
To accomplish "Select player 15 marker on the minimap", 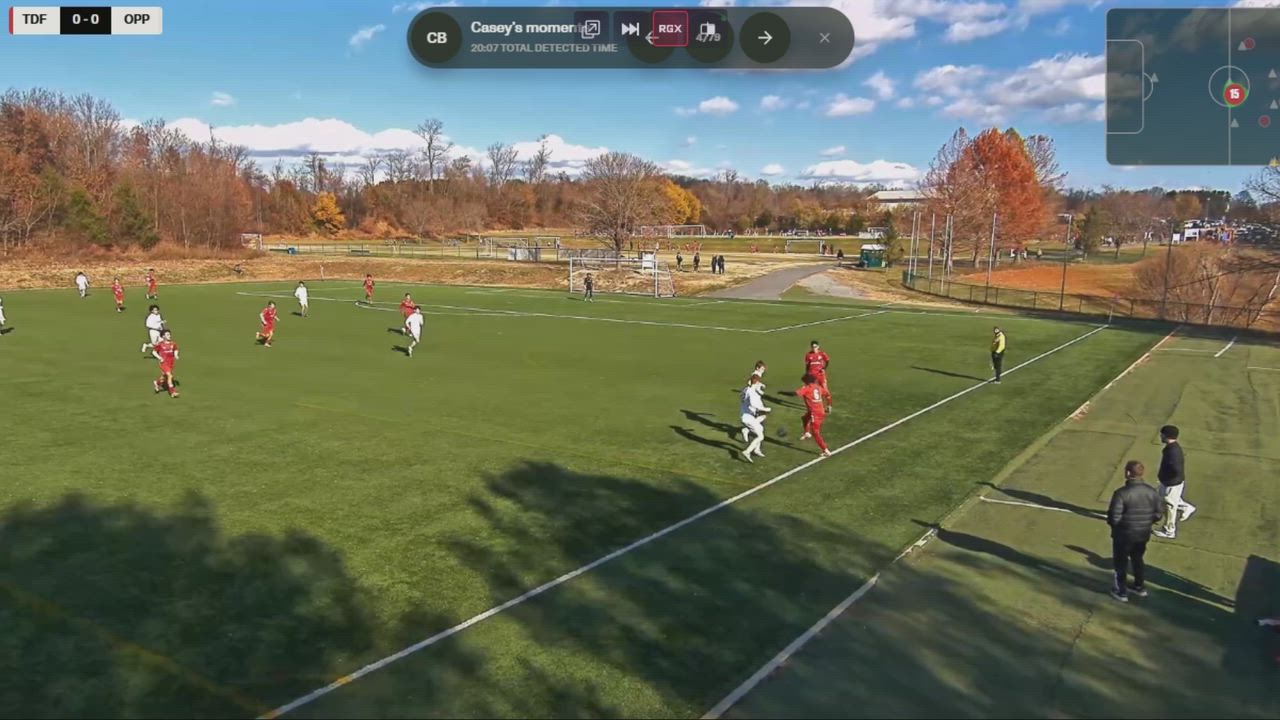I will point(1234,93).
